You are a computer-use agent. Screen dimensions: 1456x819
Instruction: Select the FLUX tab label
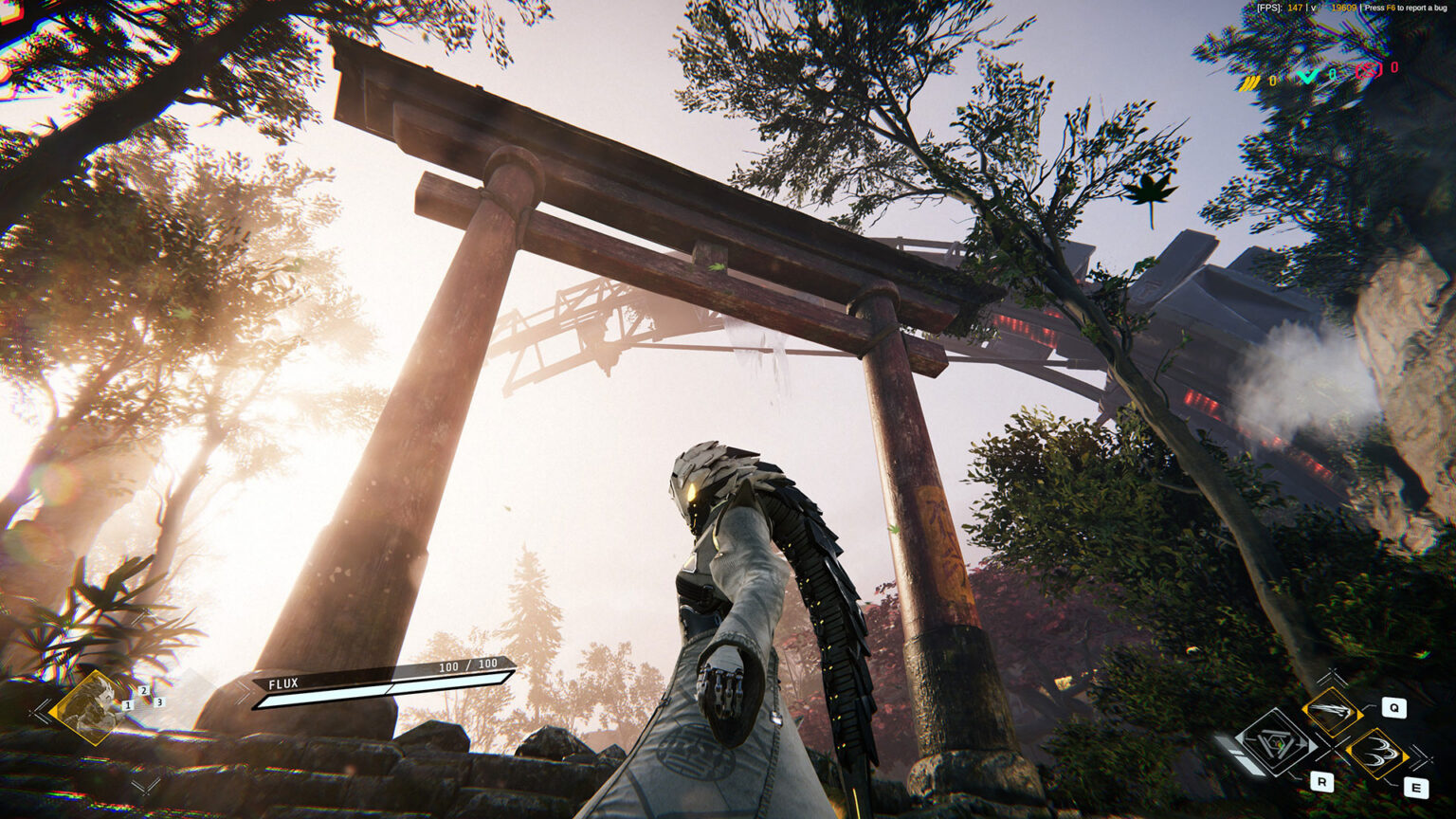[x=283, y=683]
